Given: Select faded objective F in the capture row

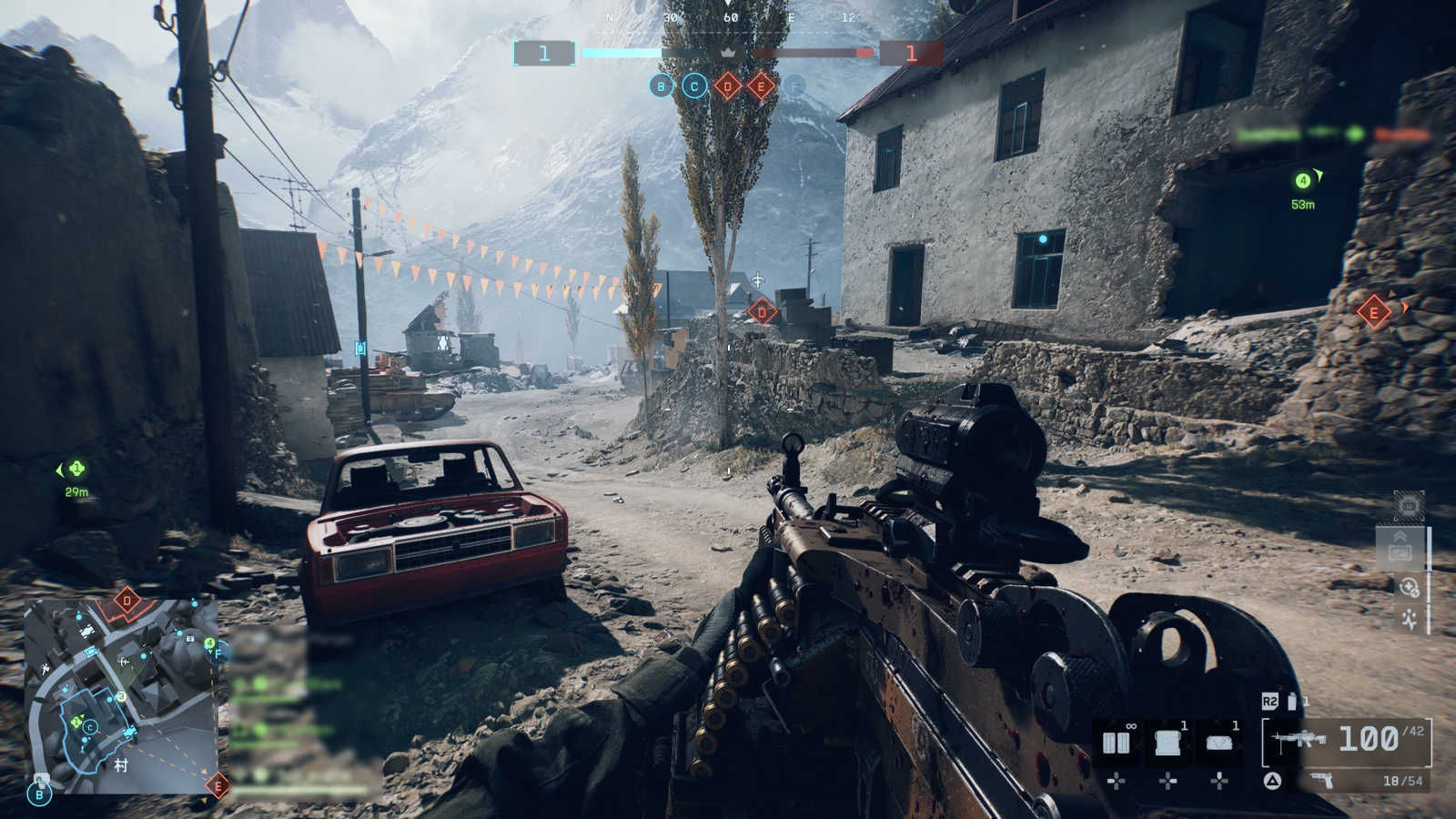Looking at the screenshot, I should click(794, 86).
